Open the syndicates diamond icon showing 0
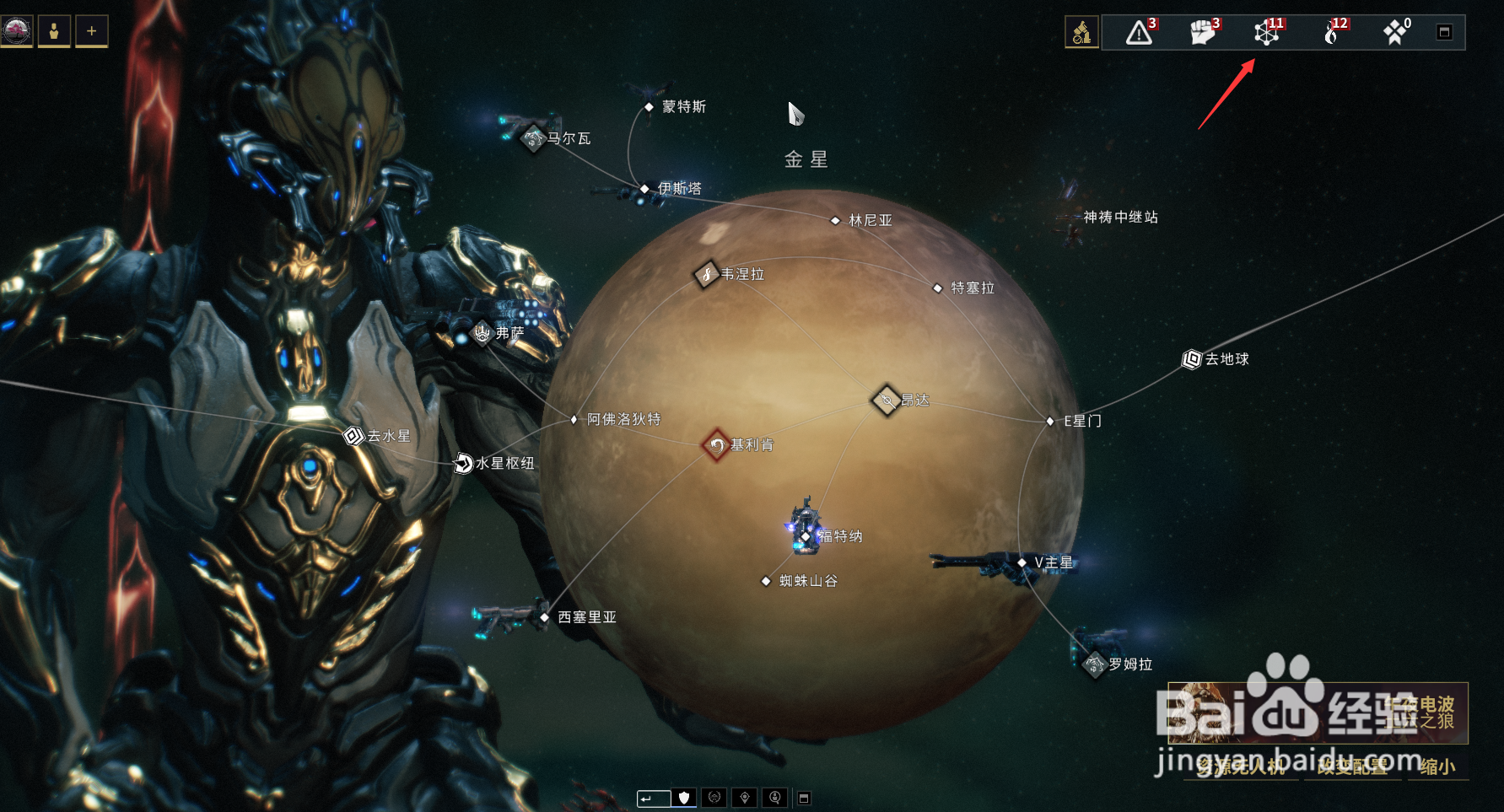1504x812 pixels. click(x=1396, y=34)
